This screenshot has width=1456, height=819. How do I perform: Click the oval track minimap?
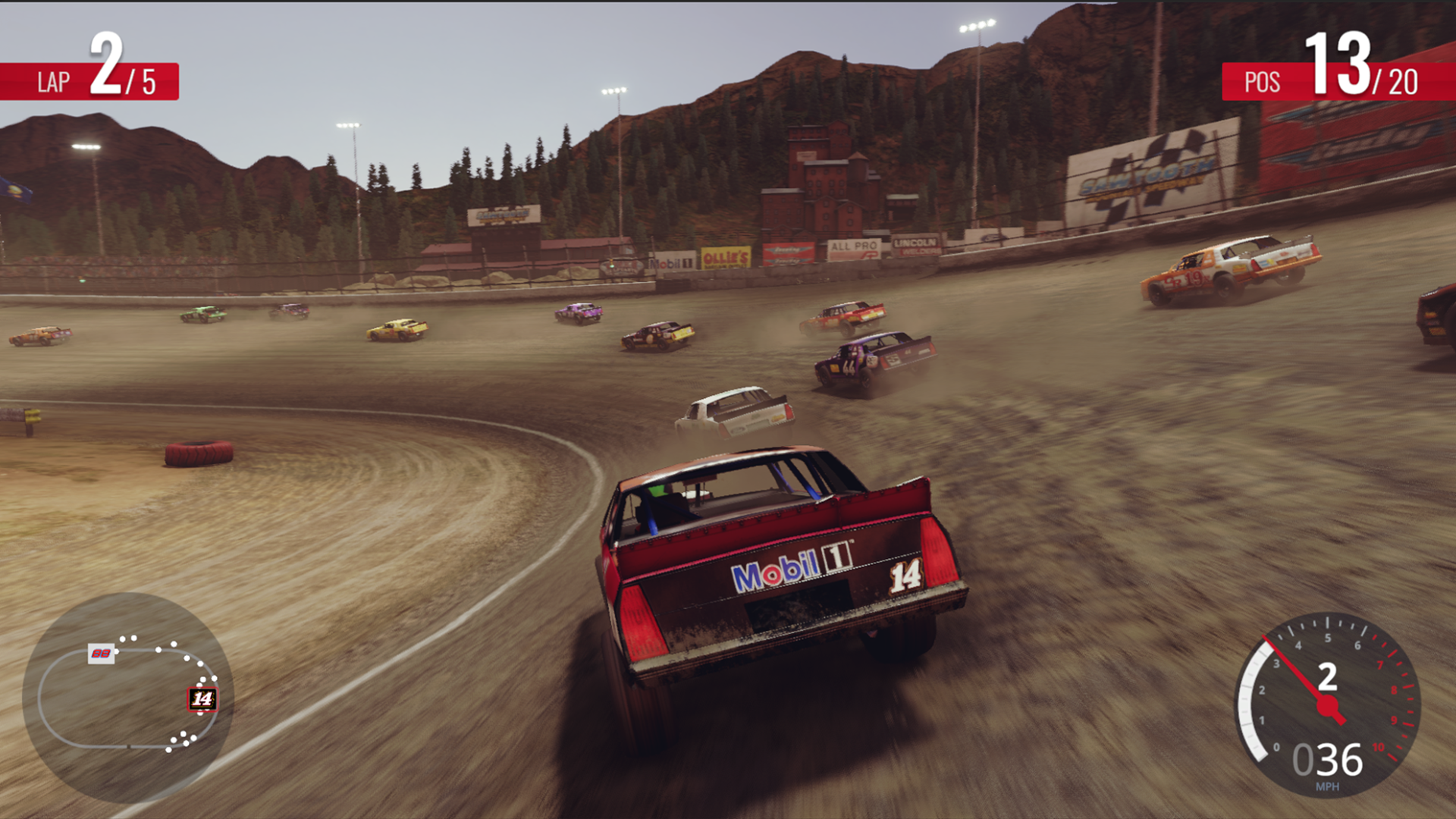click(x=127, y=698)
